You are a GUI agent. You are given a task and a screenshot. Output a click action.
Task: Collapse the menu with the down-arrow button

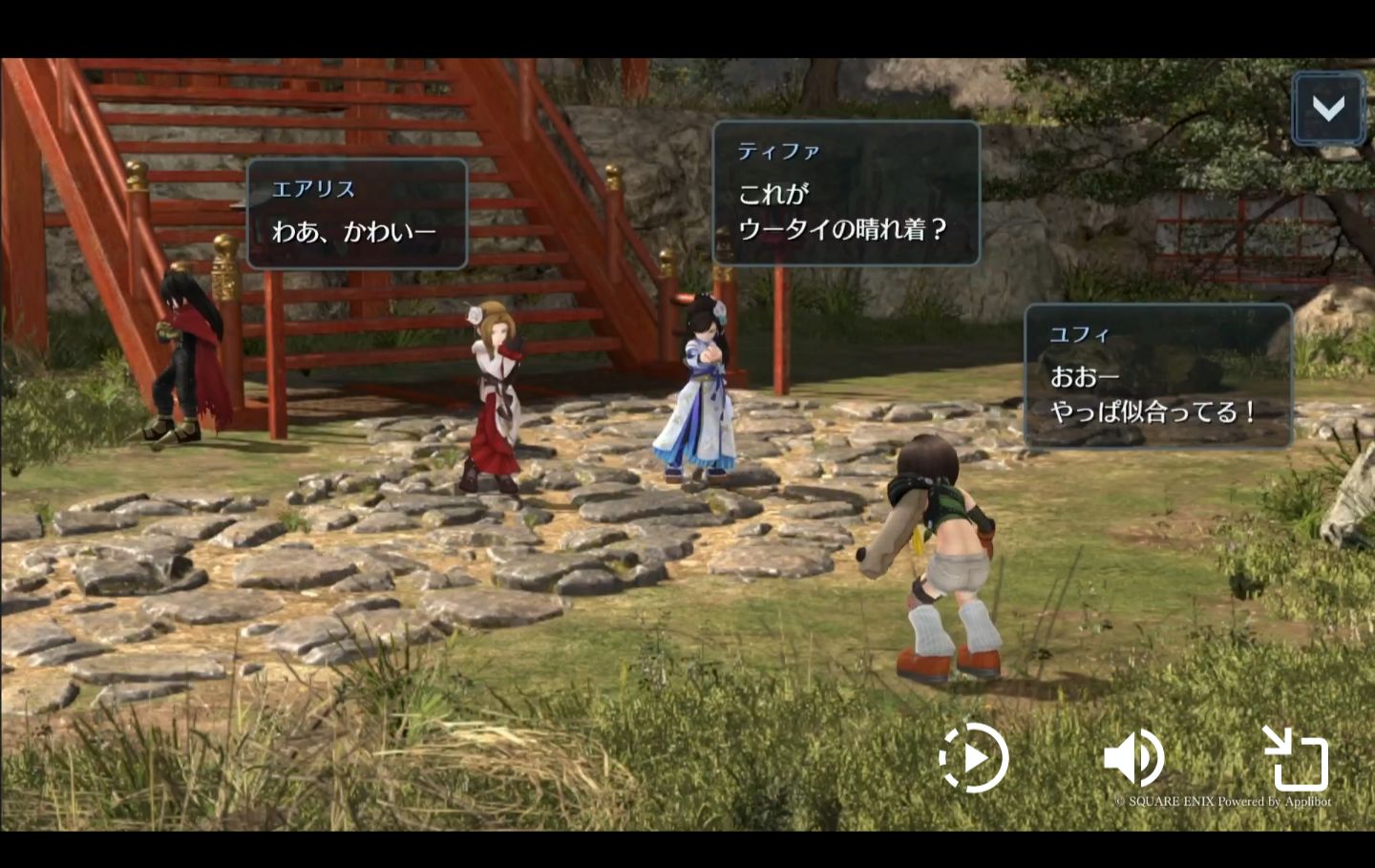[x=1327, y=109]
